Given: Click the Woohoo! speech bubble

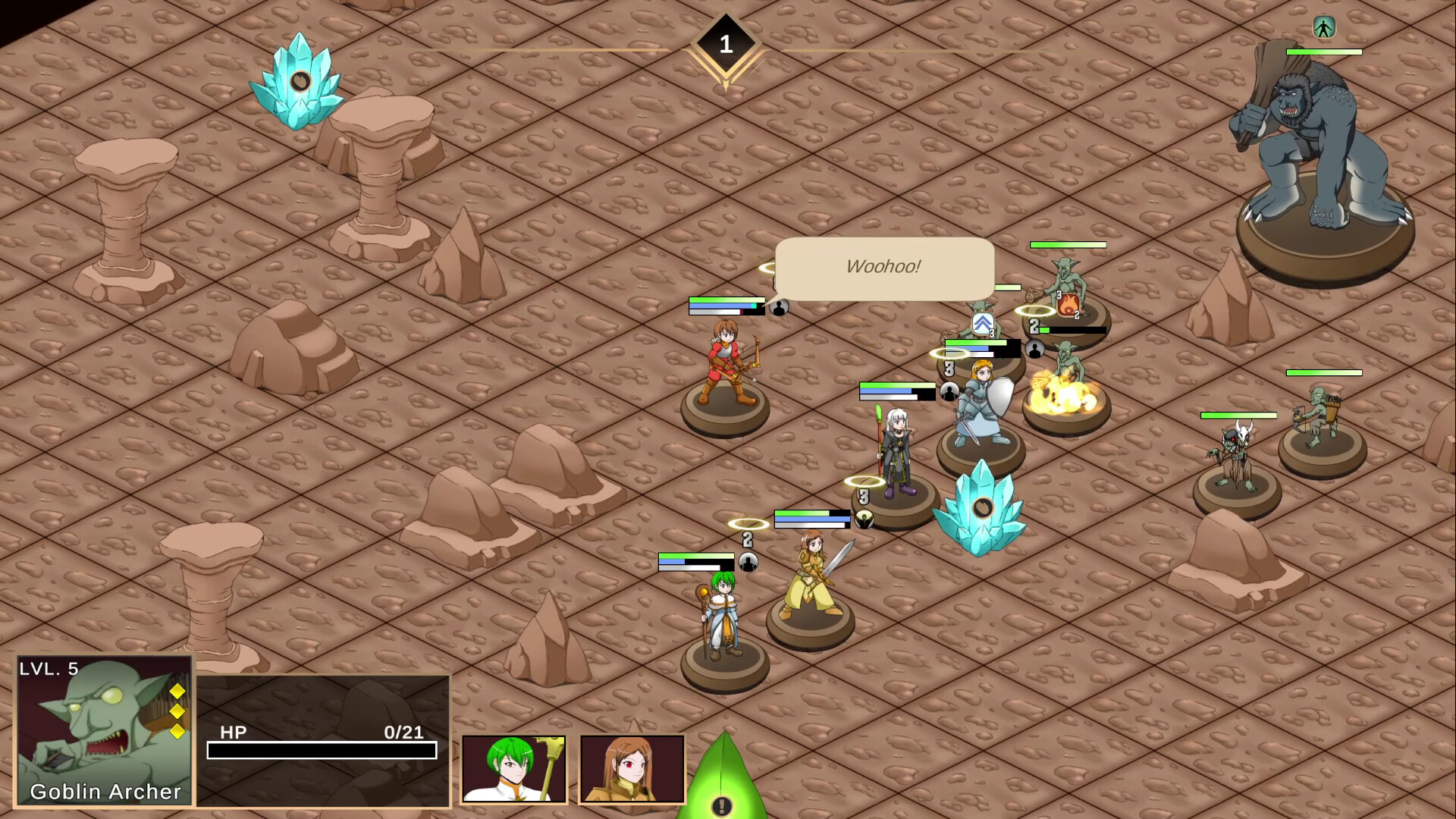Looking at the screenshot, I should pyautogui.click(x=883, y=267).
